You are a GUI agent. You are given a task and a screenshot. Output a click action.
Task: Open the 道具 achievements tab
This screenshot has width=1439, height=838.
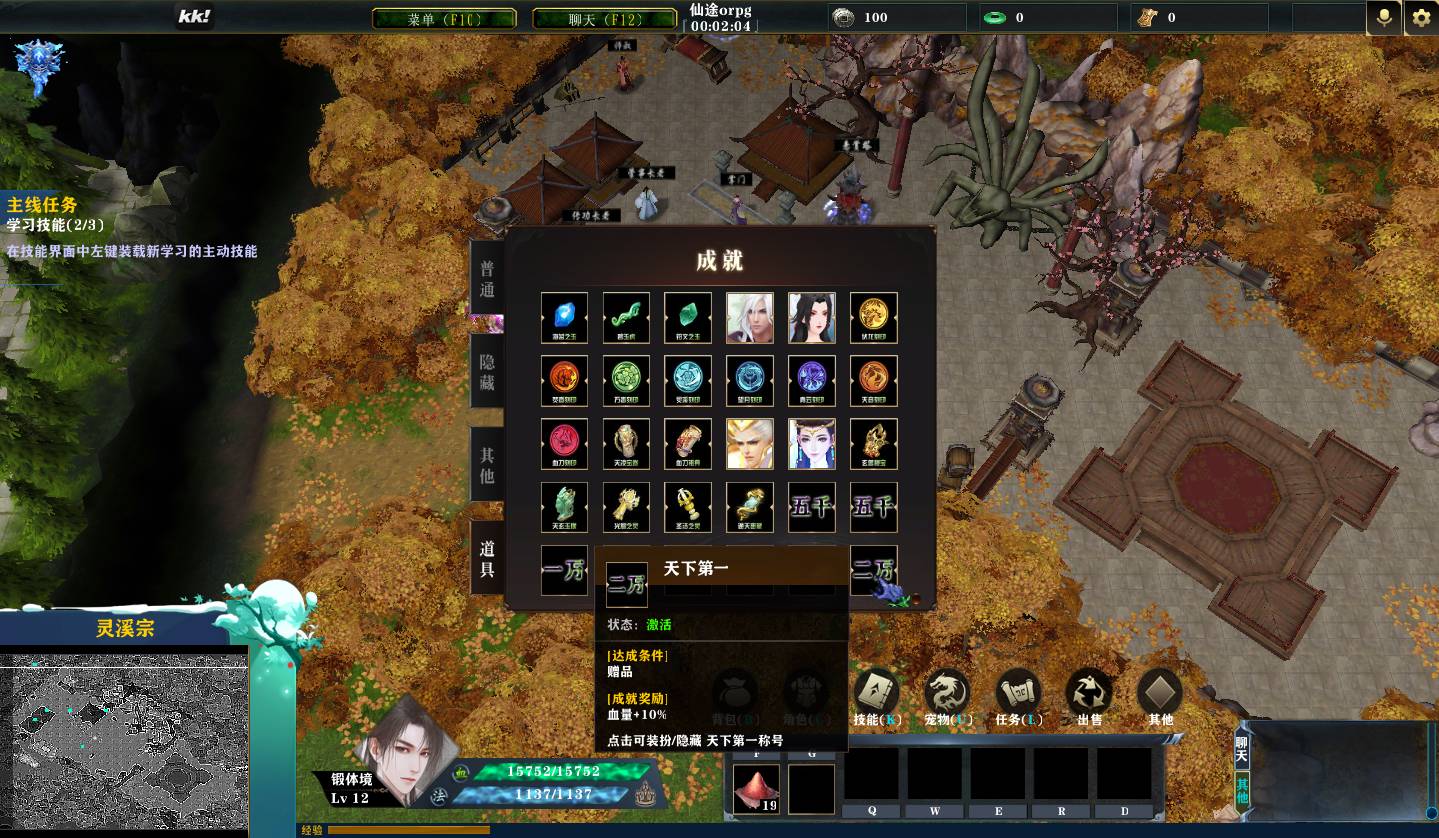pos(487,558)
